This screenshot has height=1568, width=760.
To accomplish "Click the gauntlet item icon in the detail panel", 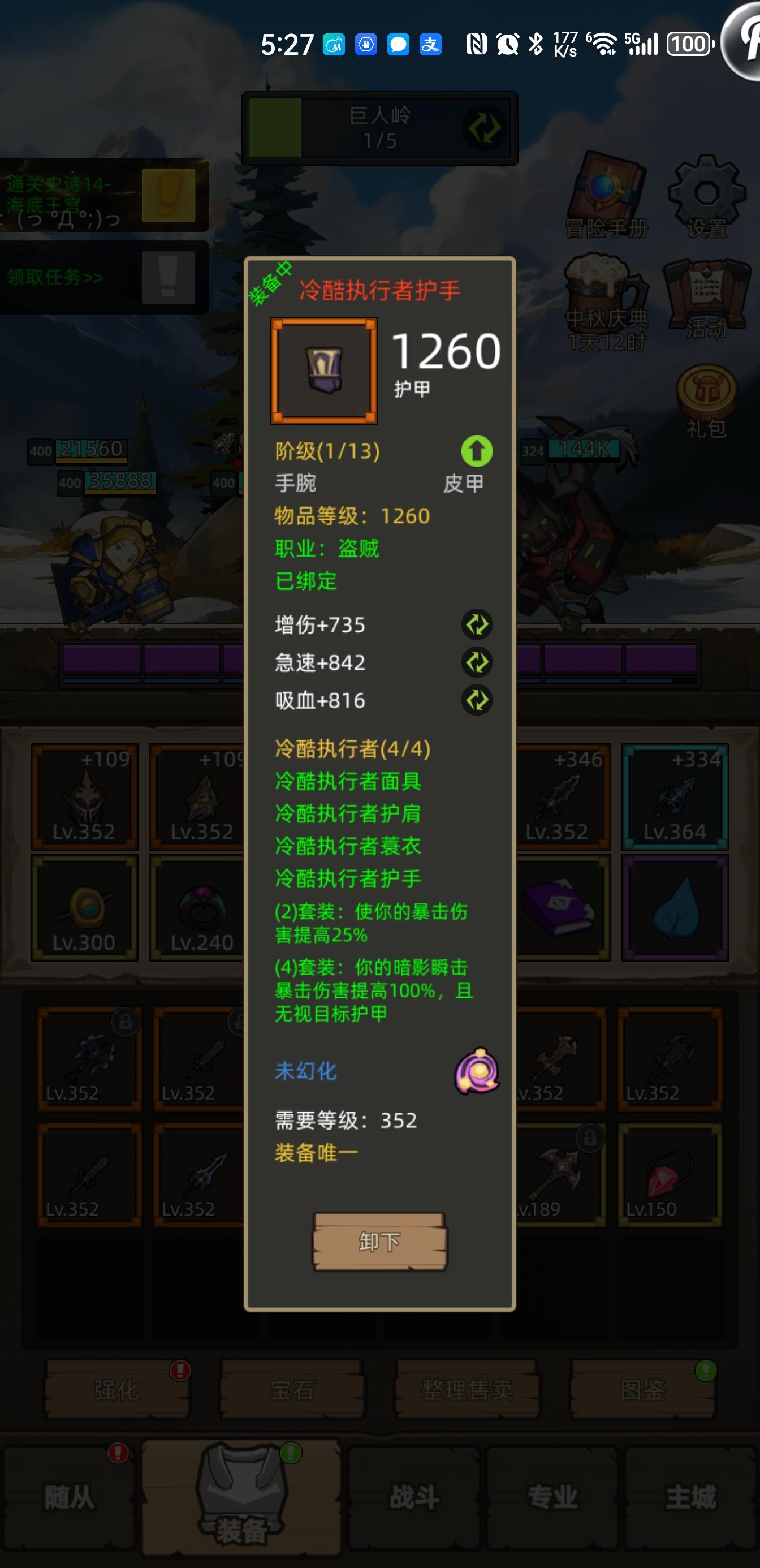I will (325, 370).
